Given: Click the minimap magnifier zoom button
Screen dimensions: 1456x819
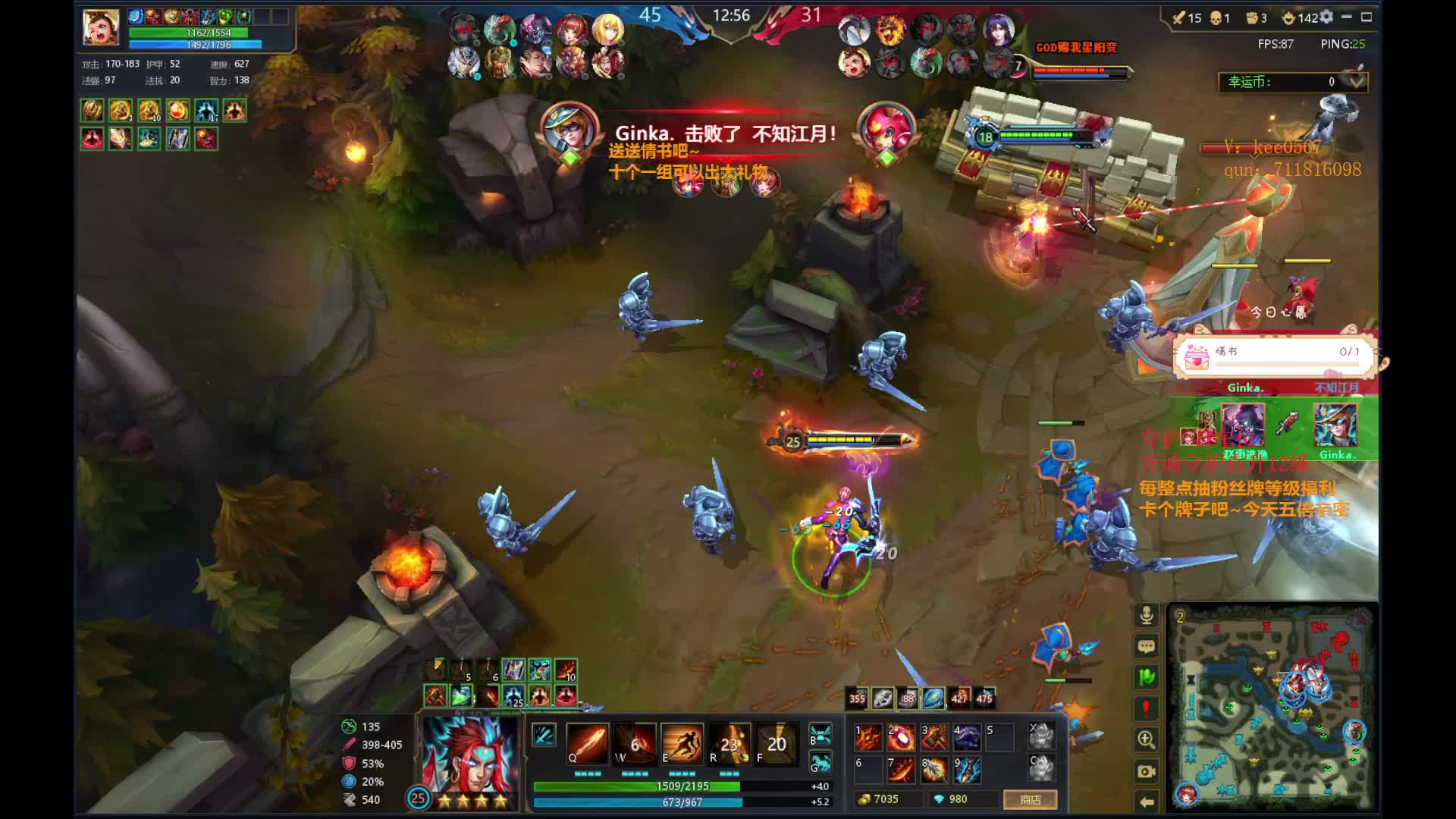Looking at the screenshot, I should (1146, 739).
